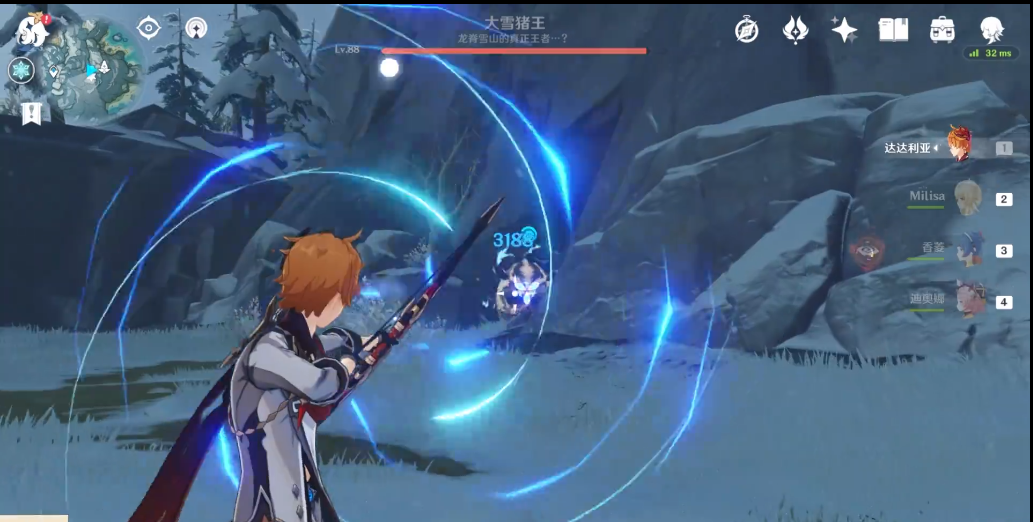Open the compass adventure icon

[x=746, y=30]
